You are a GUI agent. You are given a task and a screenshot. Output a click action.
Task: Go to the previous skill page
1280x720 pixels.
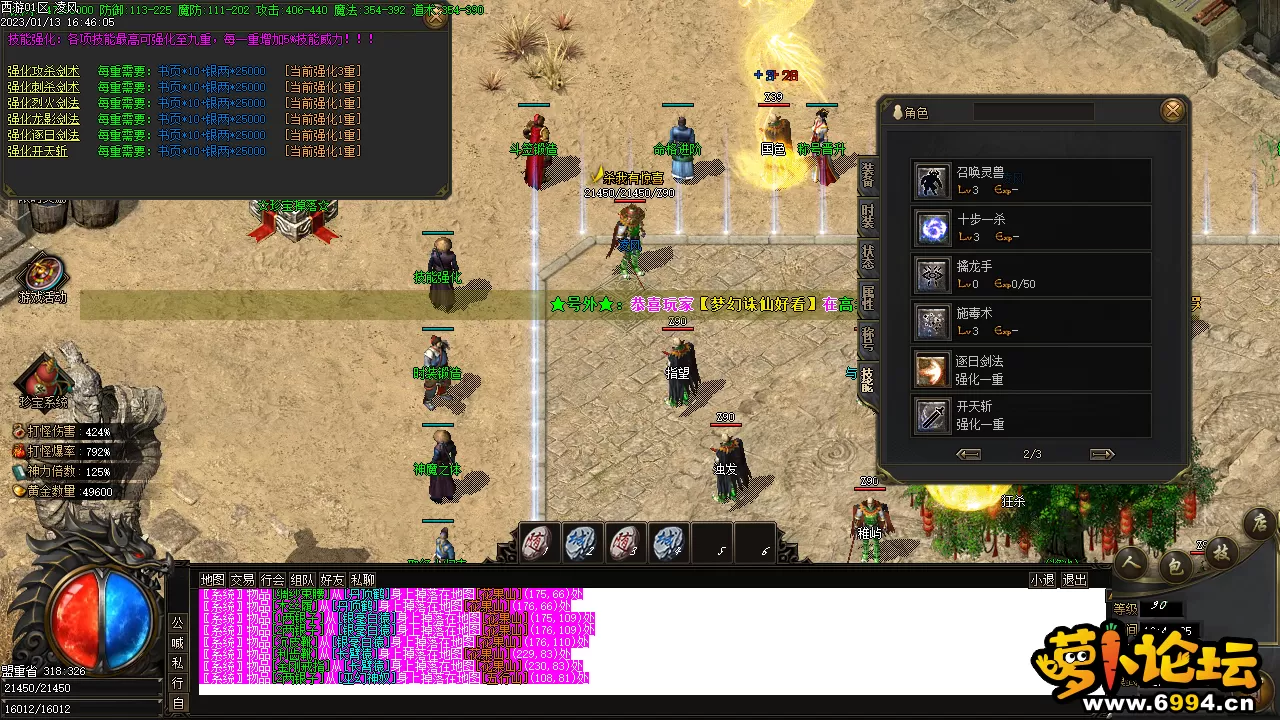coord(968,454)
